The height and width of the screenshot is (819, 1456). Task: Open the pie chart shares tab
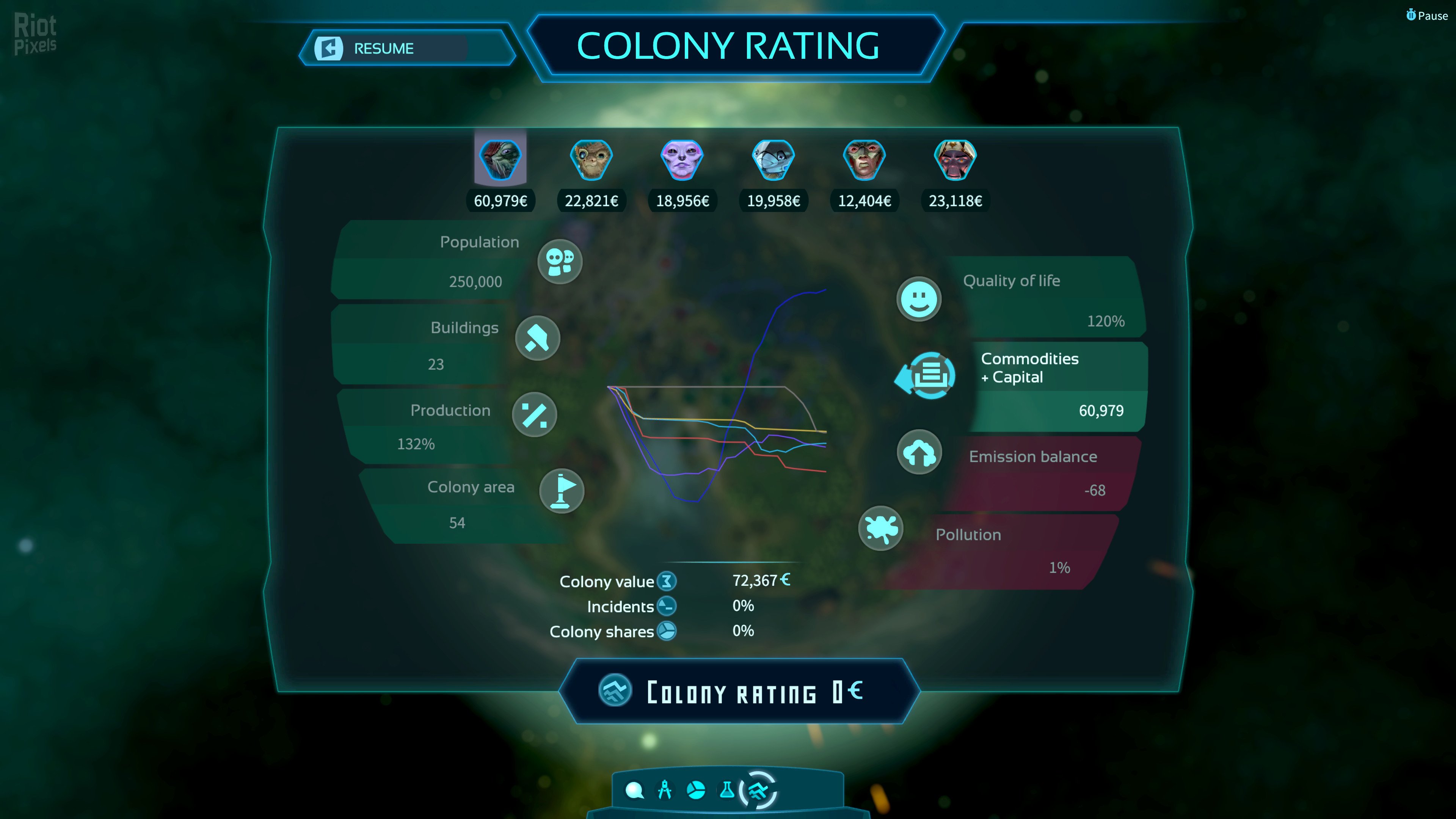(696, 790)
